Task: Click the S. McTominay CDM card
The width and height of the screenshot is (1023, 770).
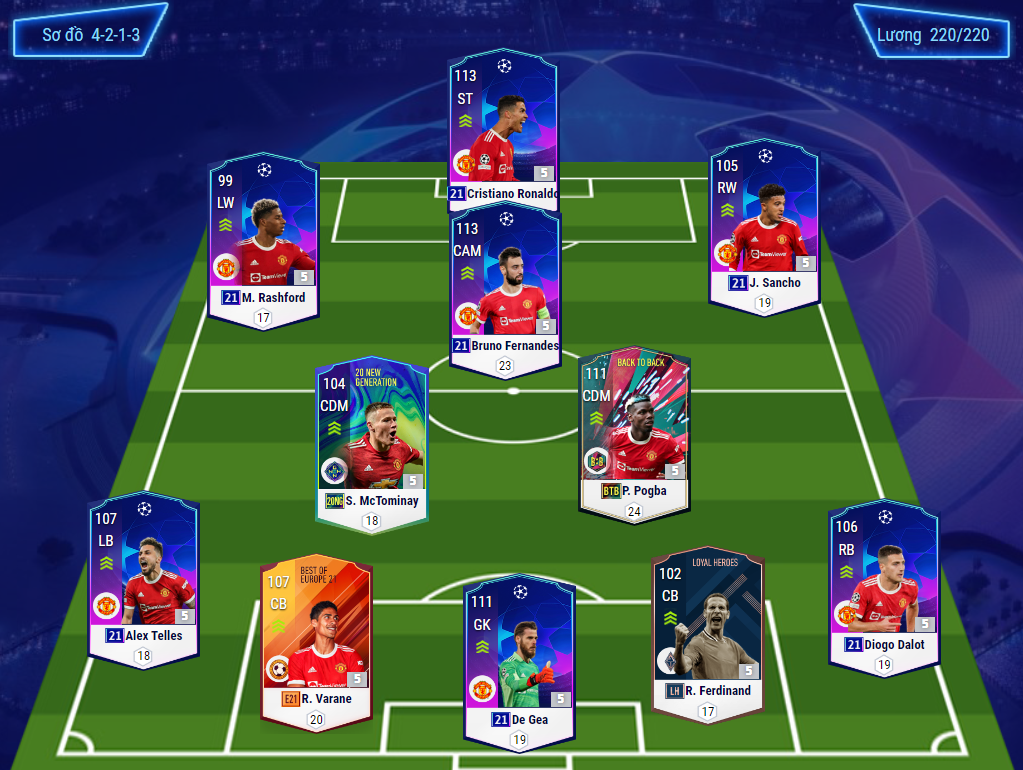Action: [x=371, y=435]
